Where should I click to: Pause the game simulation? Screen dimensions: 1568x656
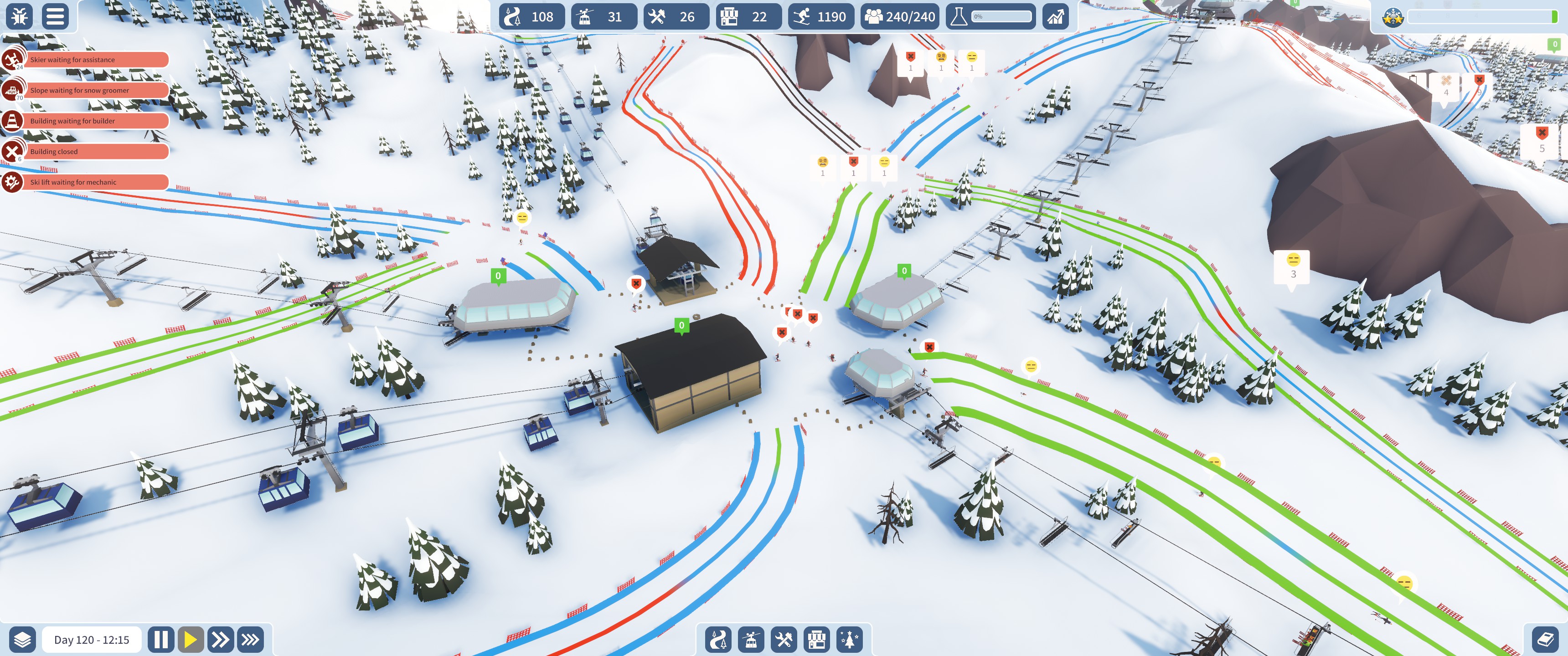point(161,640)
